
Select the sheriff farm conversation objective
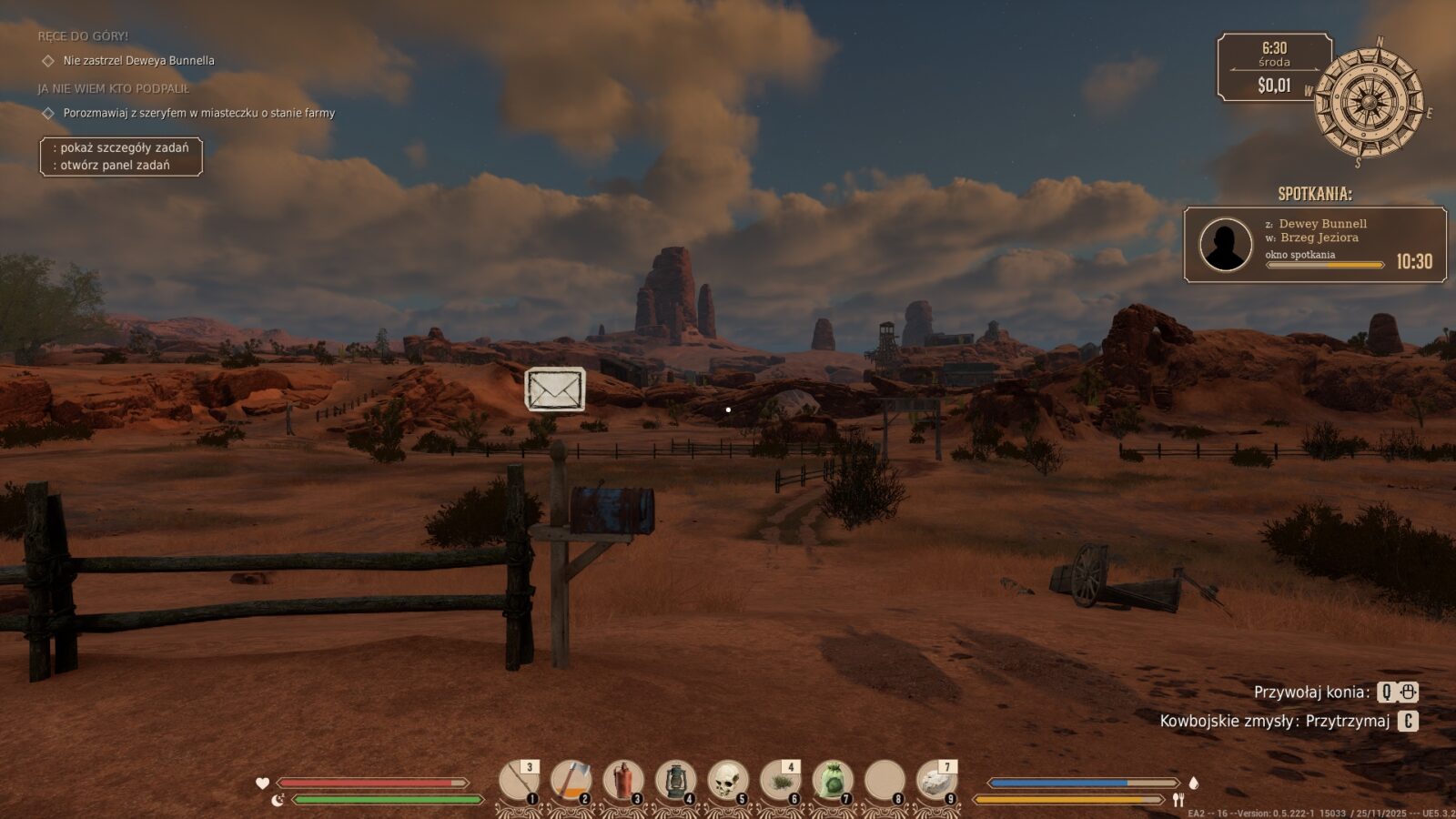pos(198,113)
